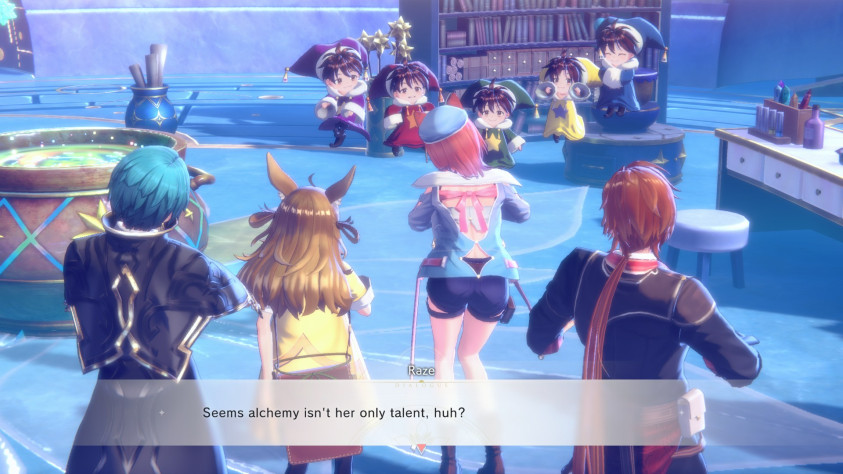The width and height of the screenshot is (843, 474).
Task: Click the dialogue continue arrow indicator
Action: (421, 448)
